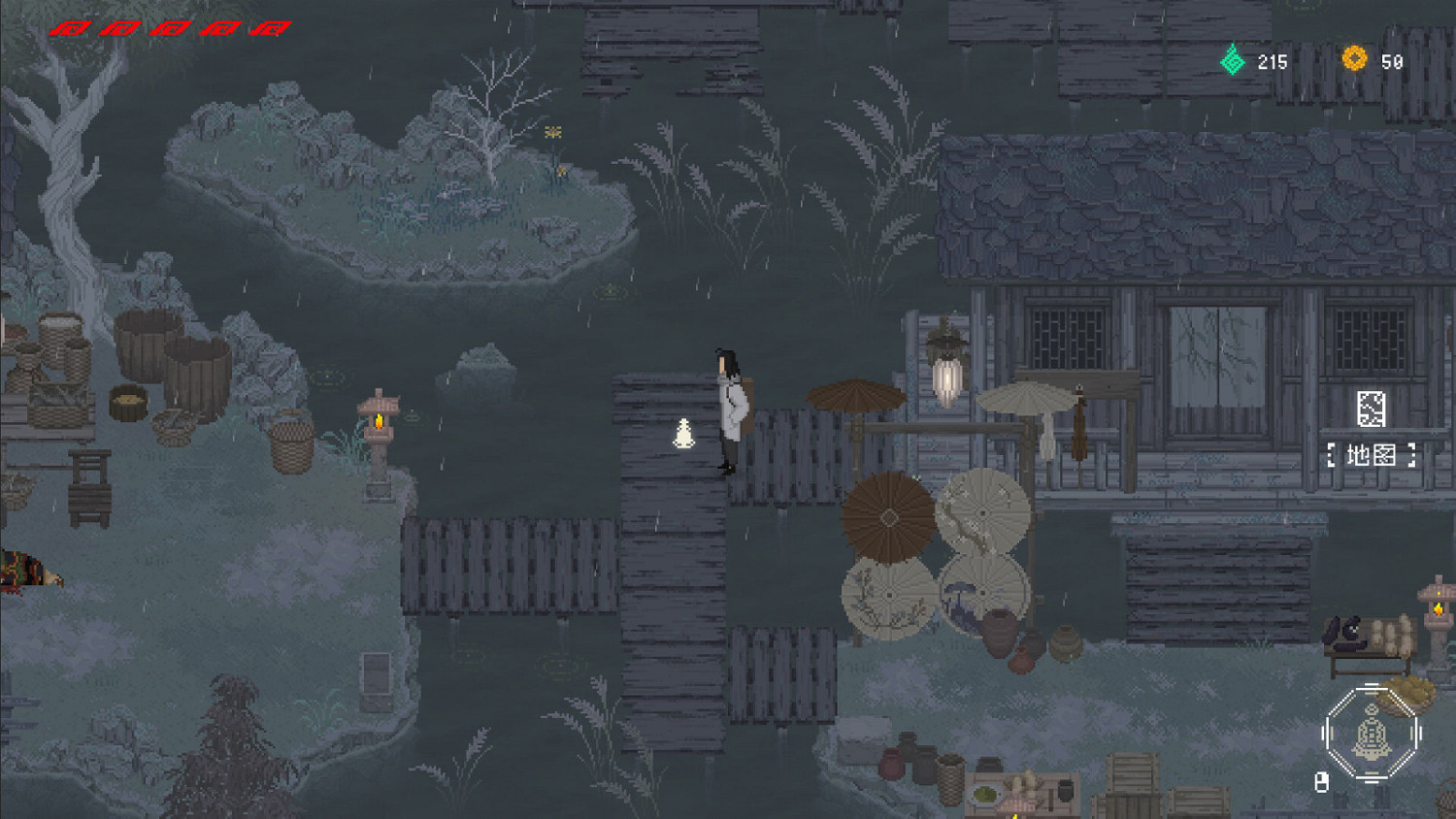Click the mouse button prompt icon
Image resolution: width=1456 pixels, height=819 pixels.
click(1321, 781)
